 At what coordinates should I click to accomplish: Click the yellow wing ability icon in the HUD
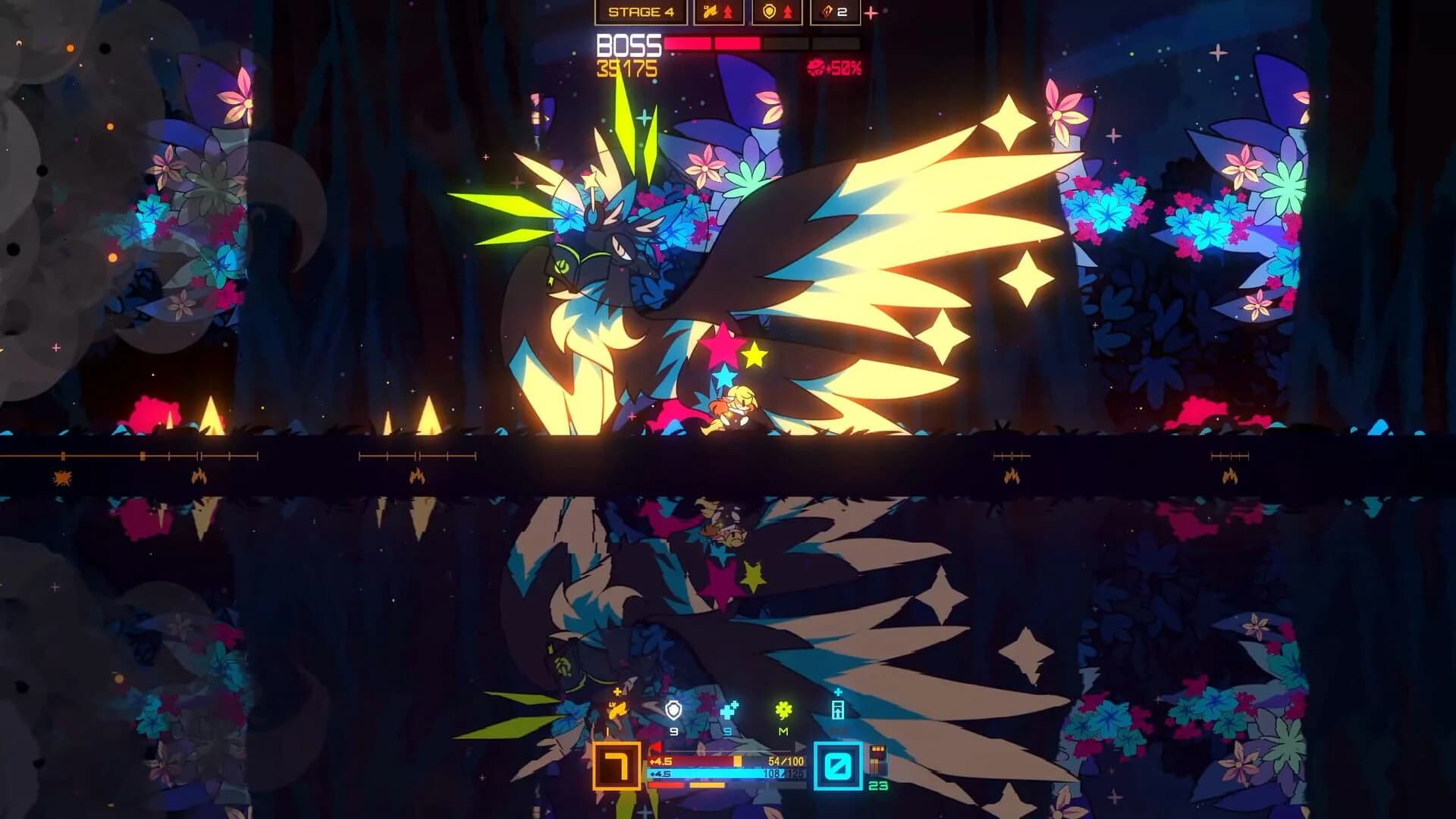619,711
